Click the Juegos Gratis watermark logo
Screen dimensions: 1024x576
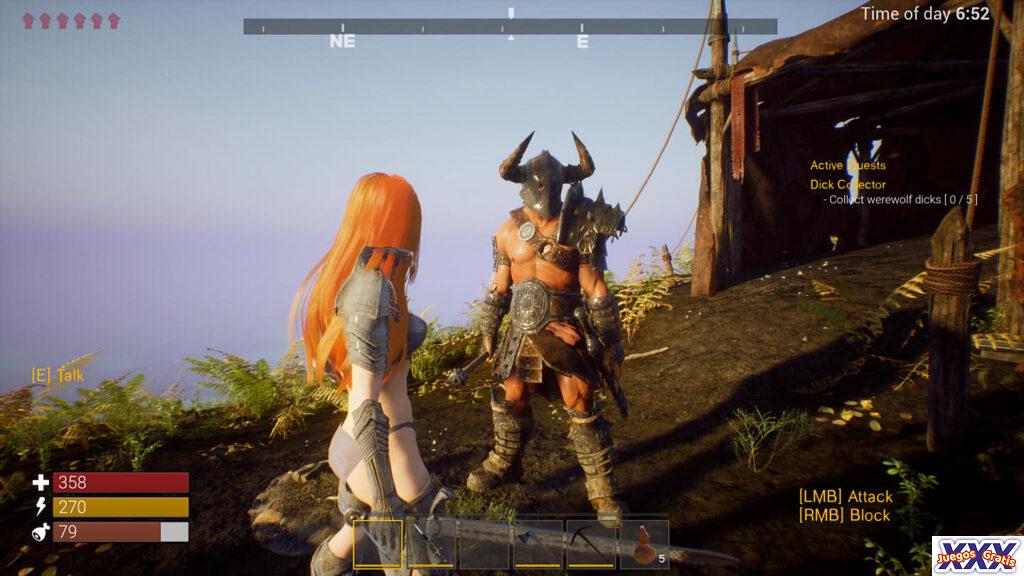click(976, 555)
